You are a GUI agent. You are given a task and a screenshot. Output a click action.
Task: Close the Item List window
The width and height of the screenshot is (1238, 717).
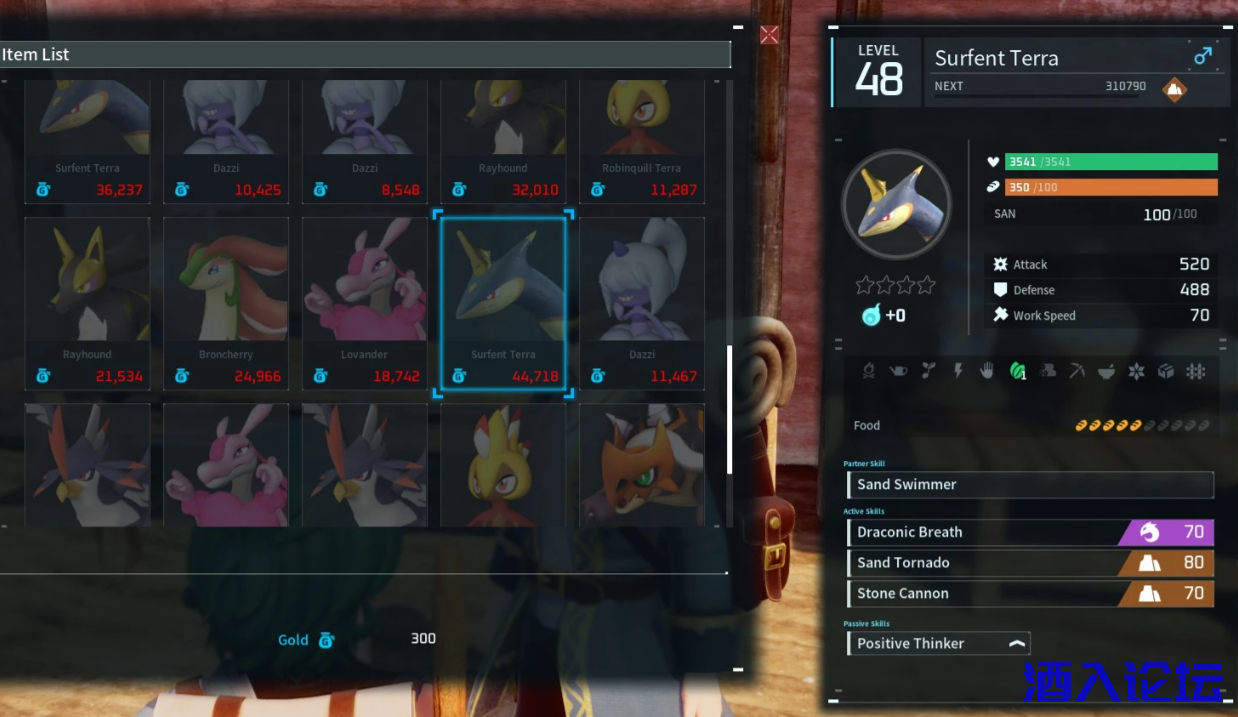tap(769, 35)
